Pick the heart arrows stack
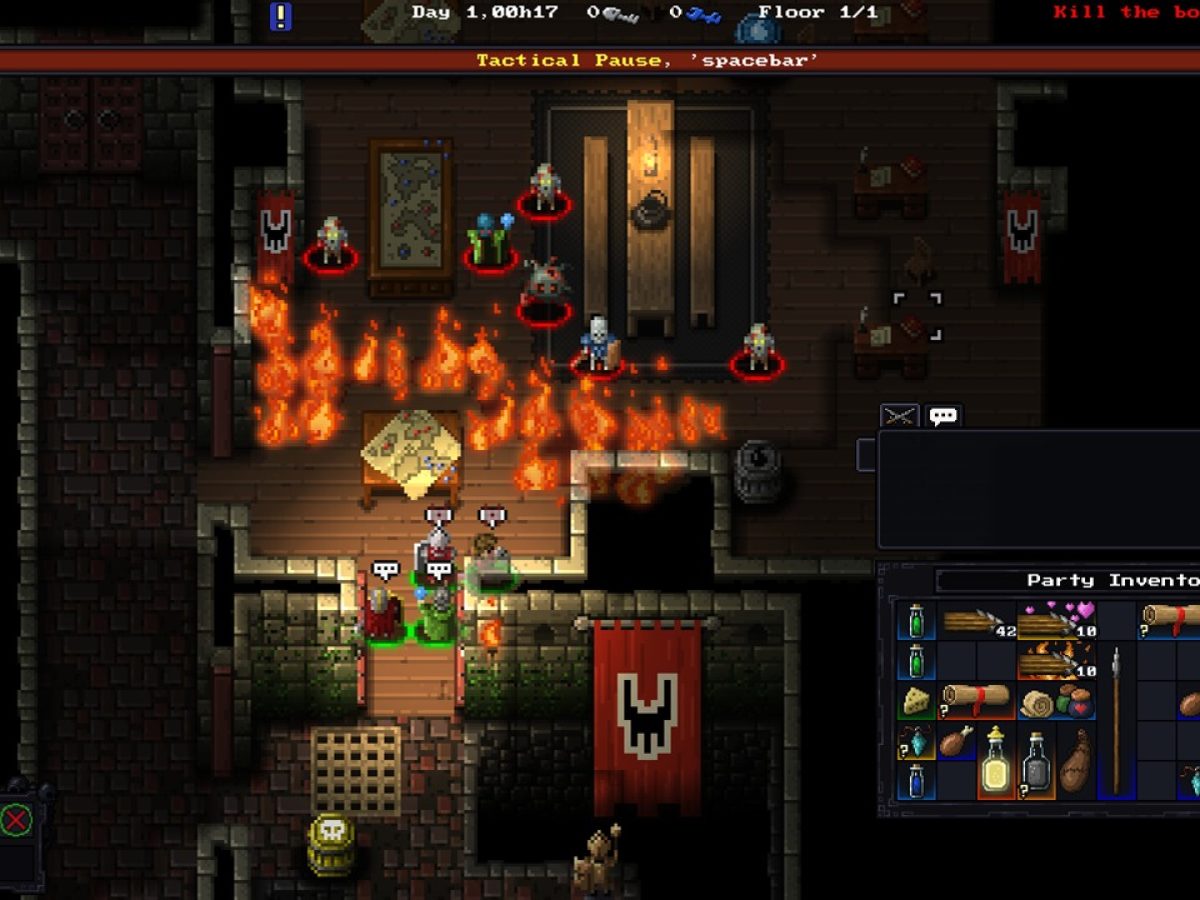 click(1056, 620)
